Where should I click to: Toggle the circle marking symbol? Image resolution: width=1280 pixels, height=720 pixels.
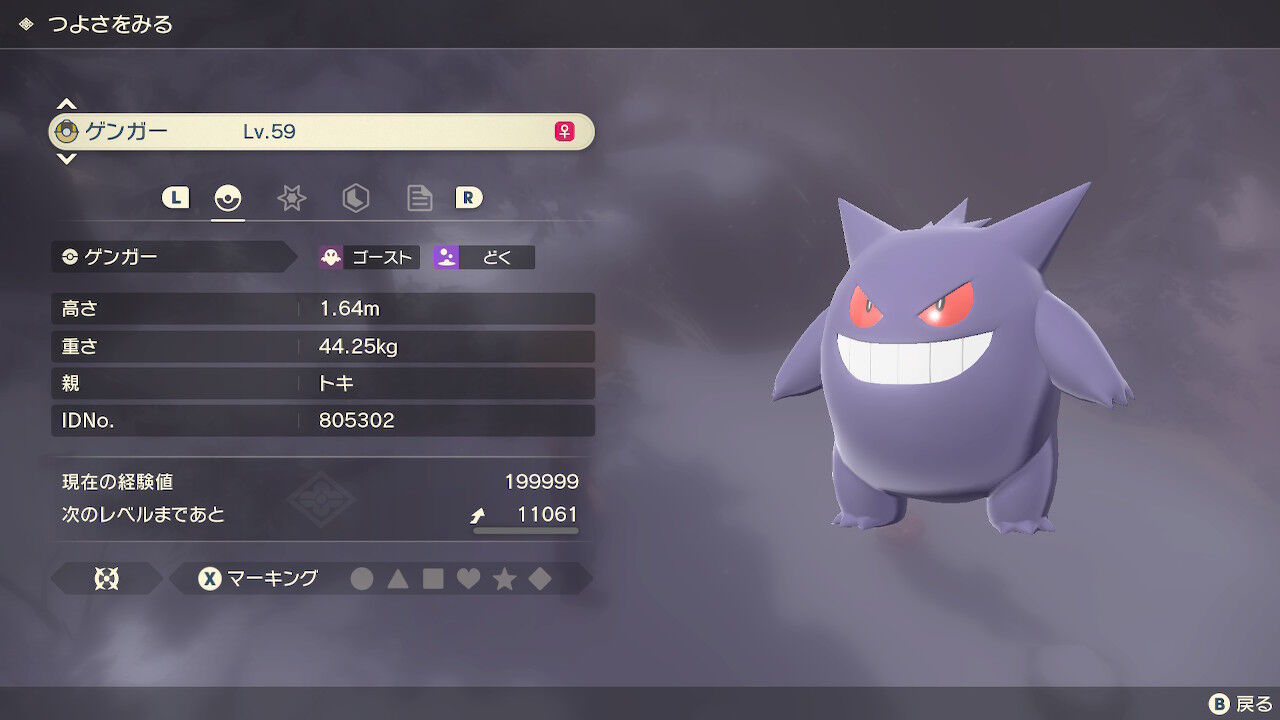pos(362,578)
